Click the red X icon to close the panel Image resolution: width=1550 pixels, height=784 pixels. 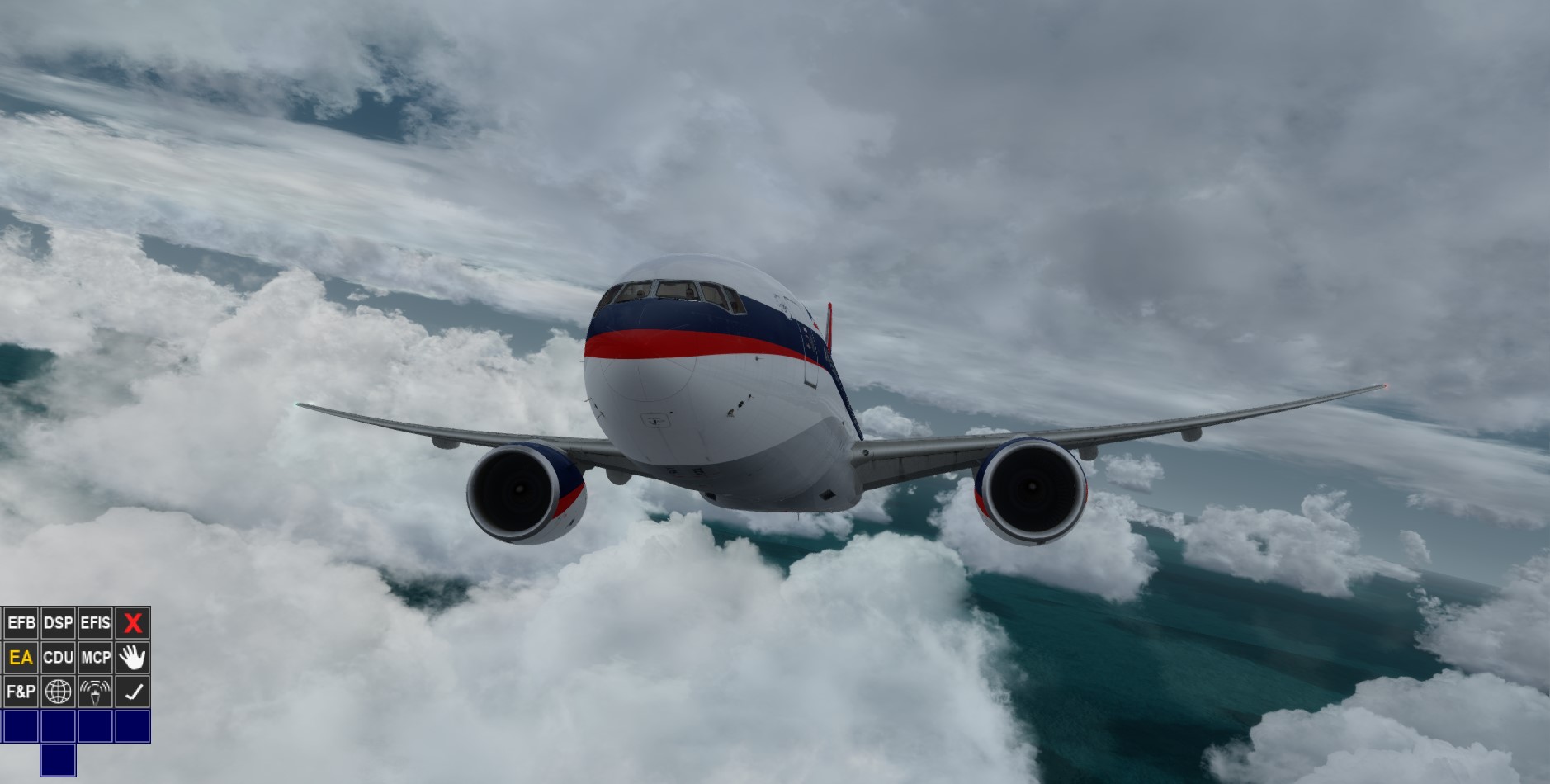click(132, 623)
